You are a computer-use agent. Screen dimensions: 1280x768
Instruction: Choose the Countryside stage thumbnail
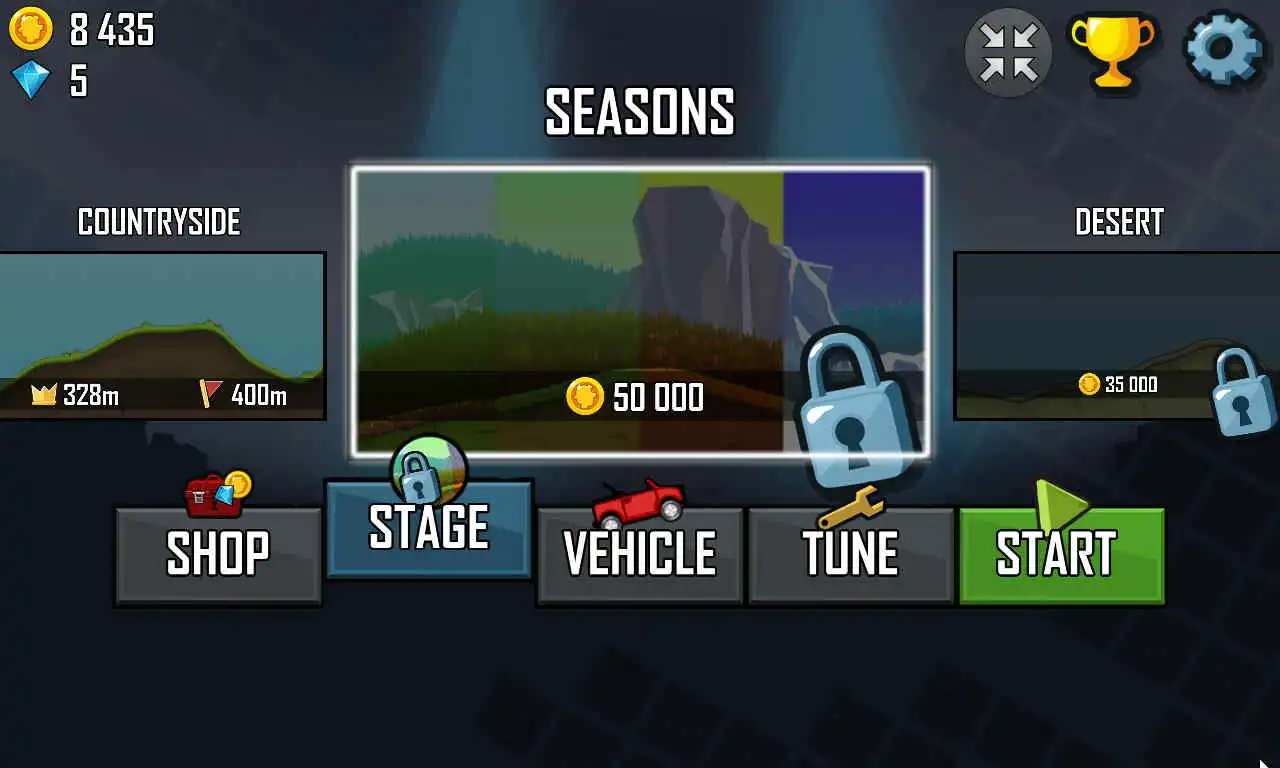click(162, 335)
